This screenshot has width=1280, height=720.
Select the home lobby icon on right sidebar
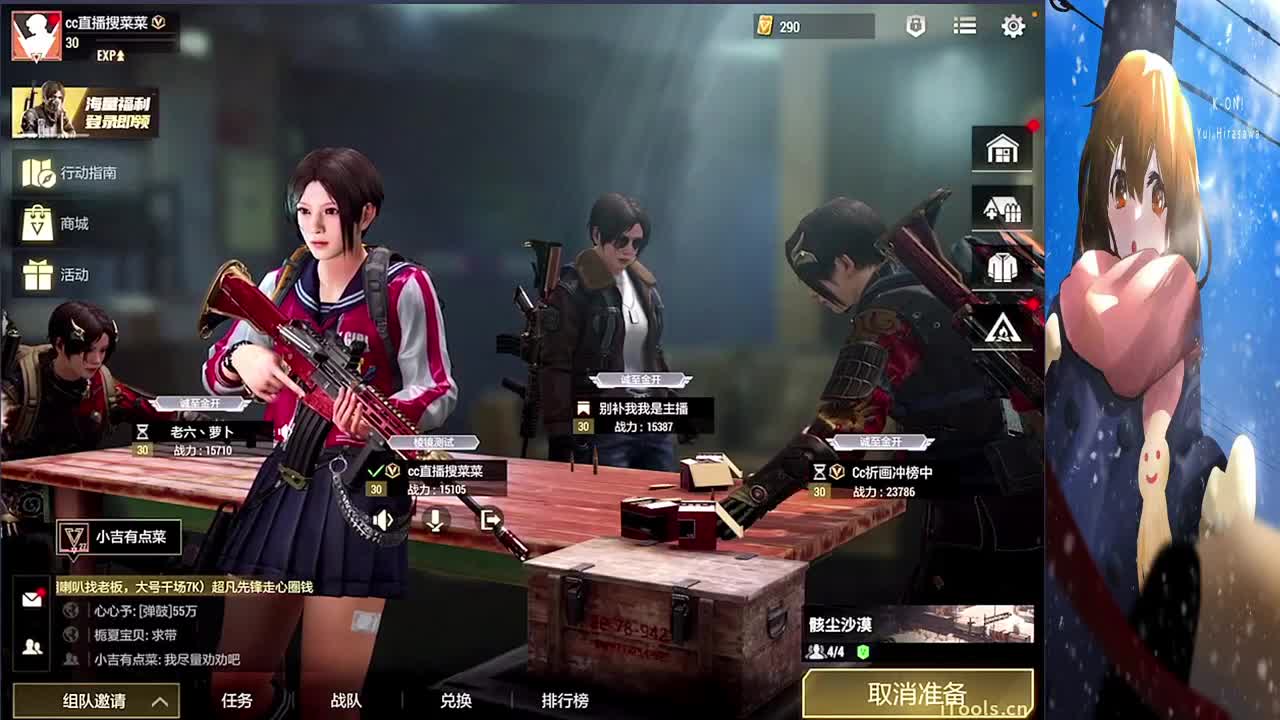pyautogui.click(x=1001, y=146)
